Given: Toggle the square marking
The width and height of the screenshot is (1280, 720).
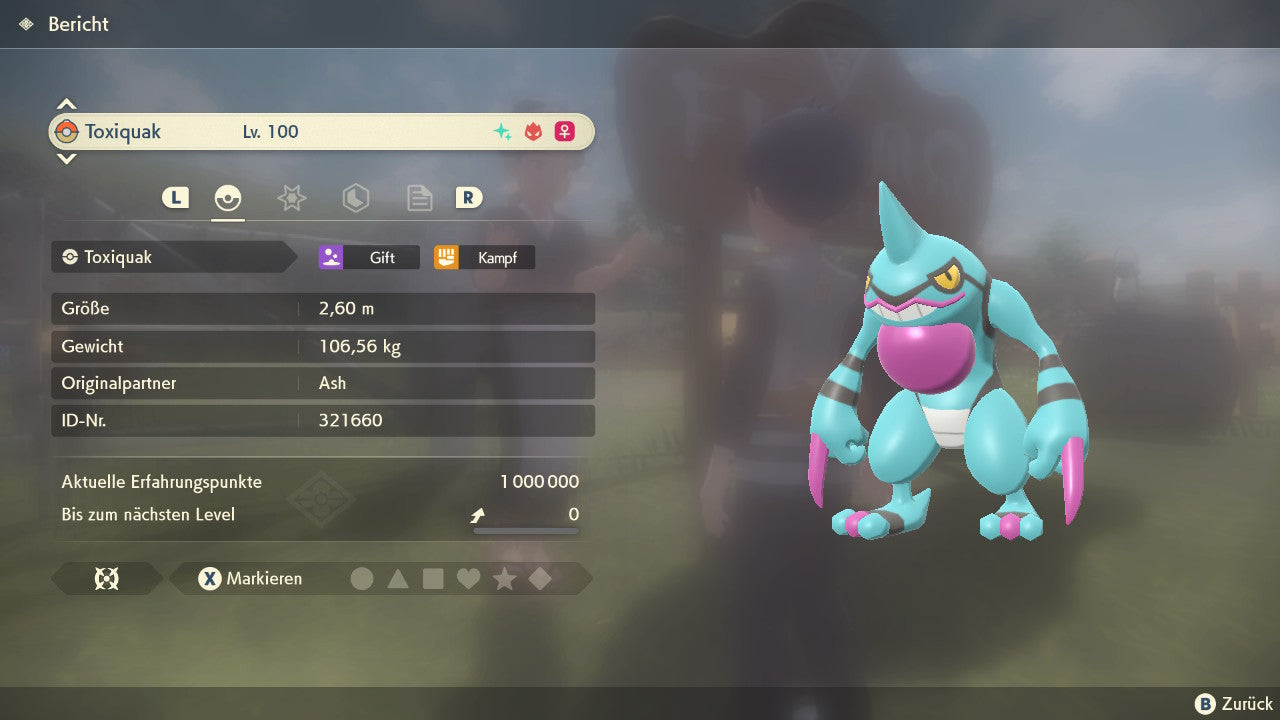Looking at the screenshot, I should pyautogui.click(x=433, y=579).
